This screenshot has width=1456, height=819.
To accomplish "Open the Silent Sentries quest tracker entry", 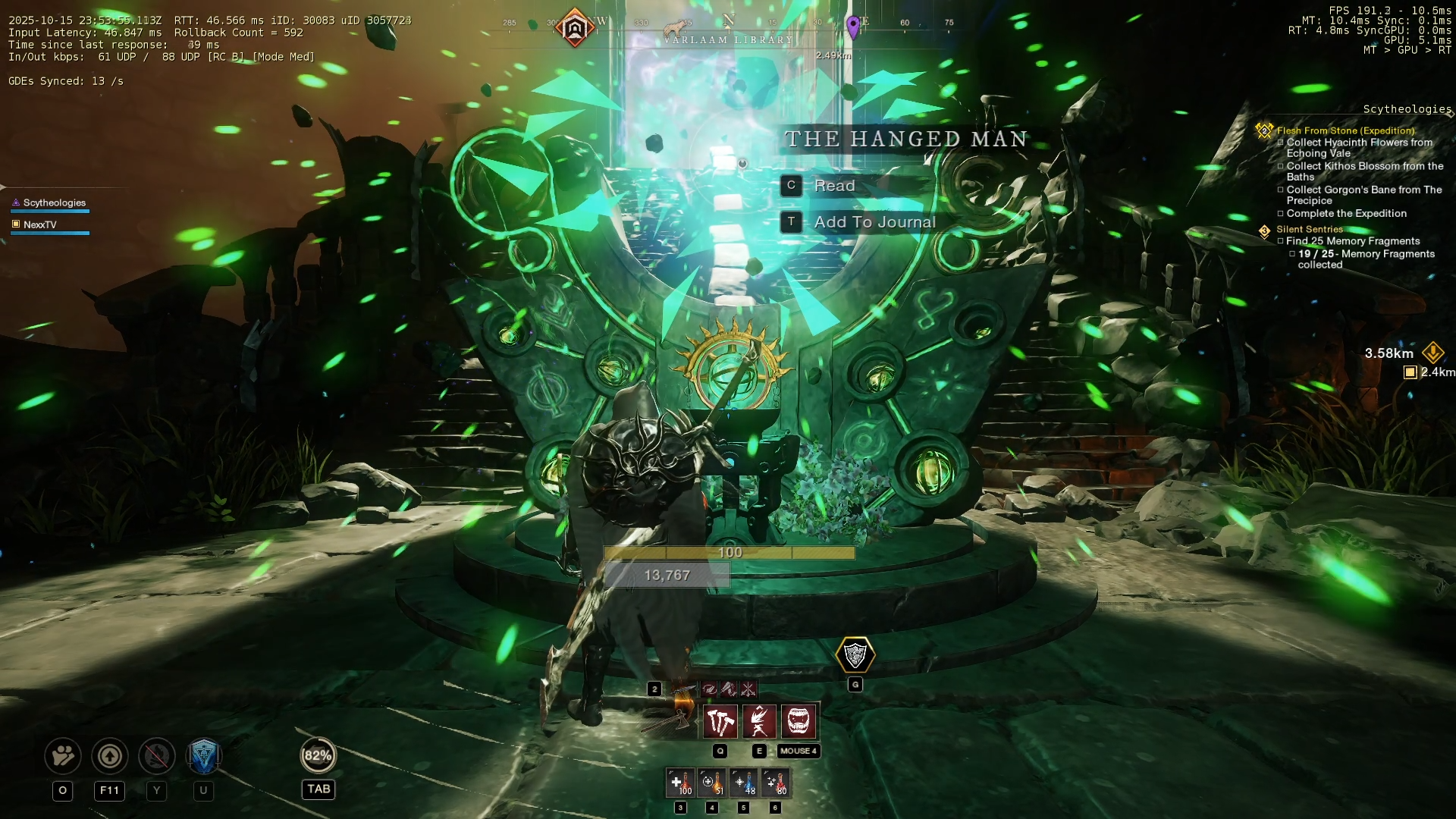I will click(1309, 229).
